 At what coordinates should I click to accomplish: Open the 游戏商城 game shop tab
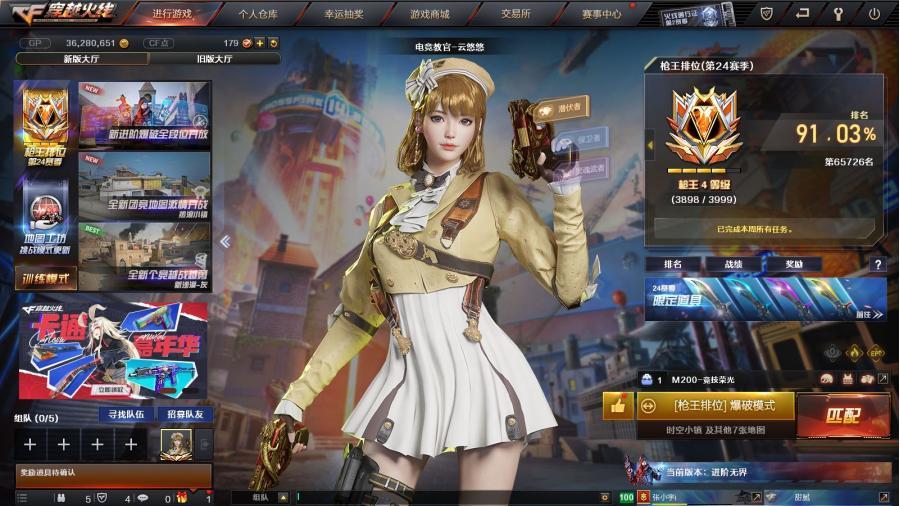[429, 14]
